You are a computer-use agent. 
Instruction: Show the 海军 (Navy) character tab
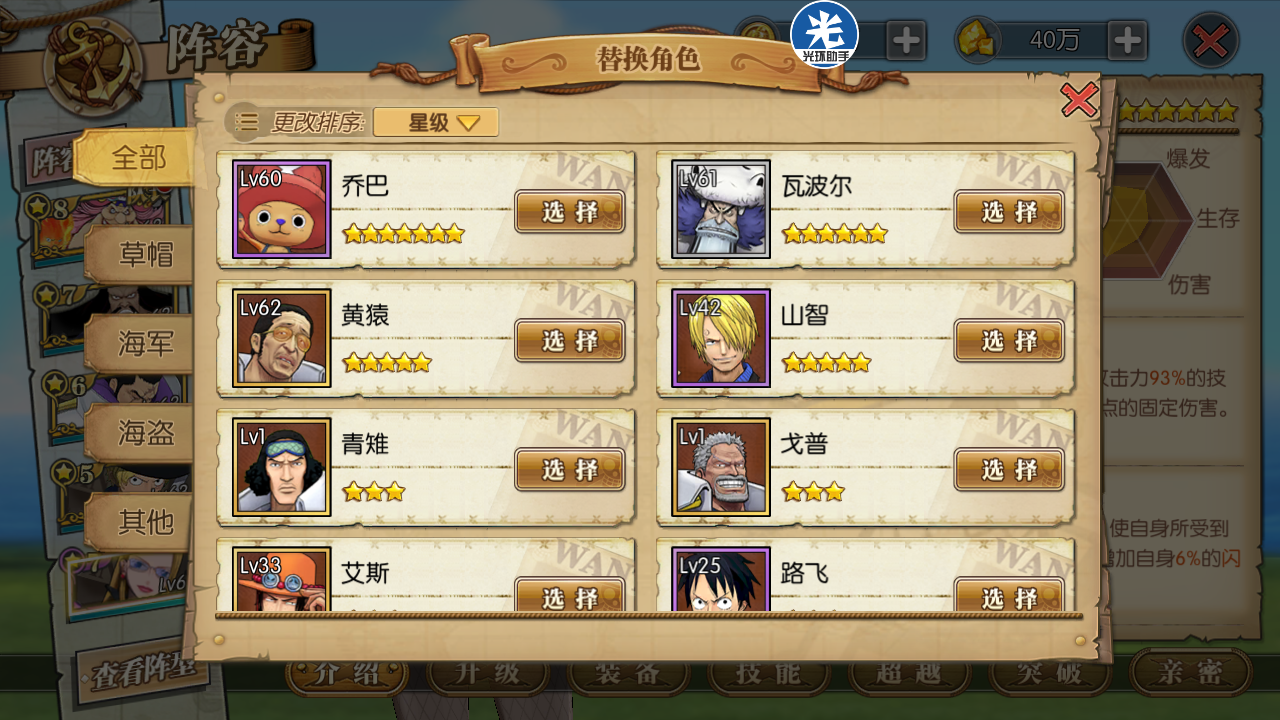tap(145, 343)
